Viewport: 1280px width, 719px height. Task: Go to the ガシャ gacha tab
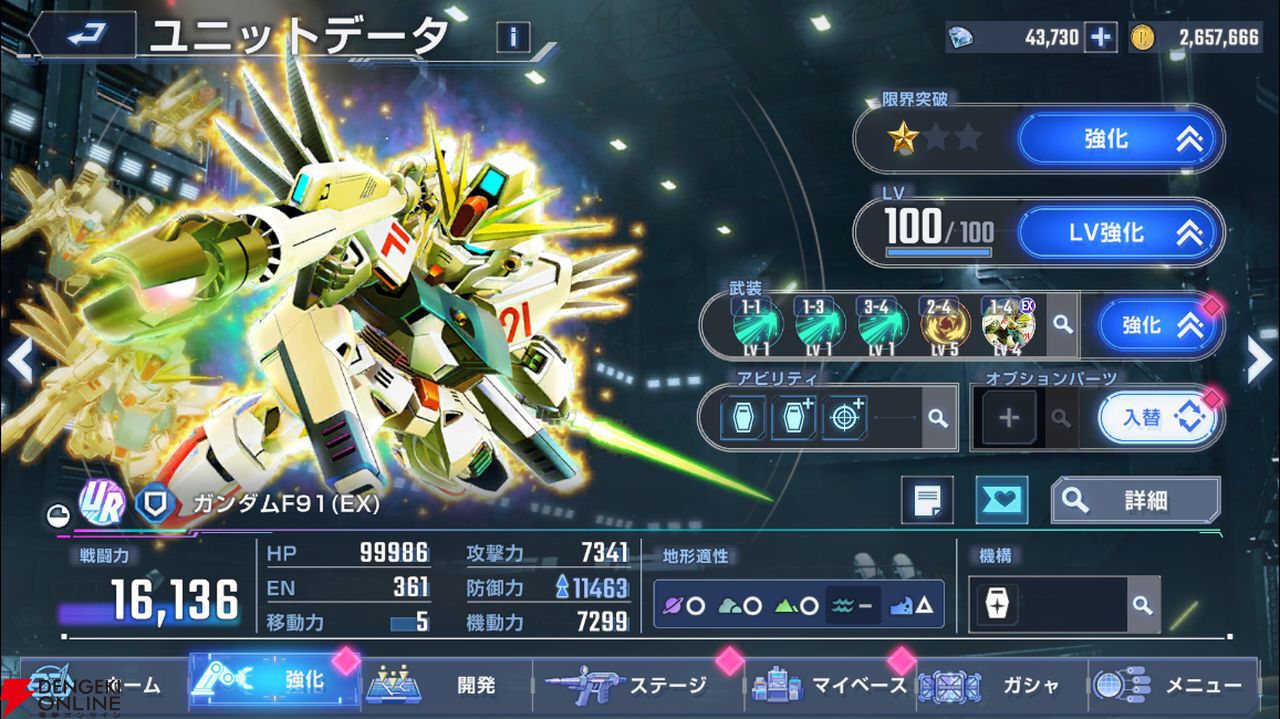(x=1001, y=685)
